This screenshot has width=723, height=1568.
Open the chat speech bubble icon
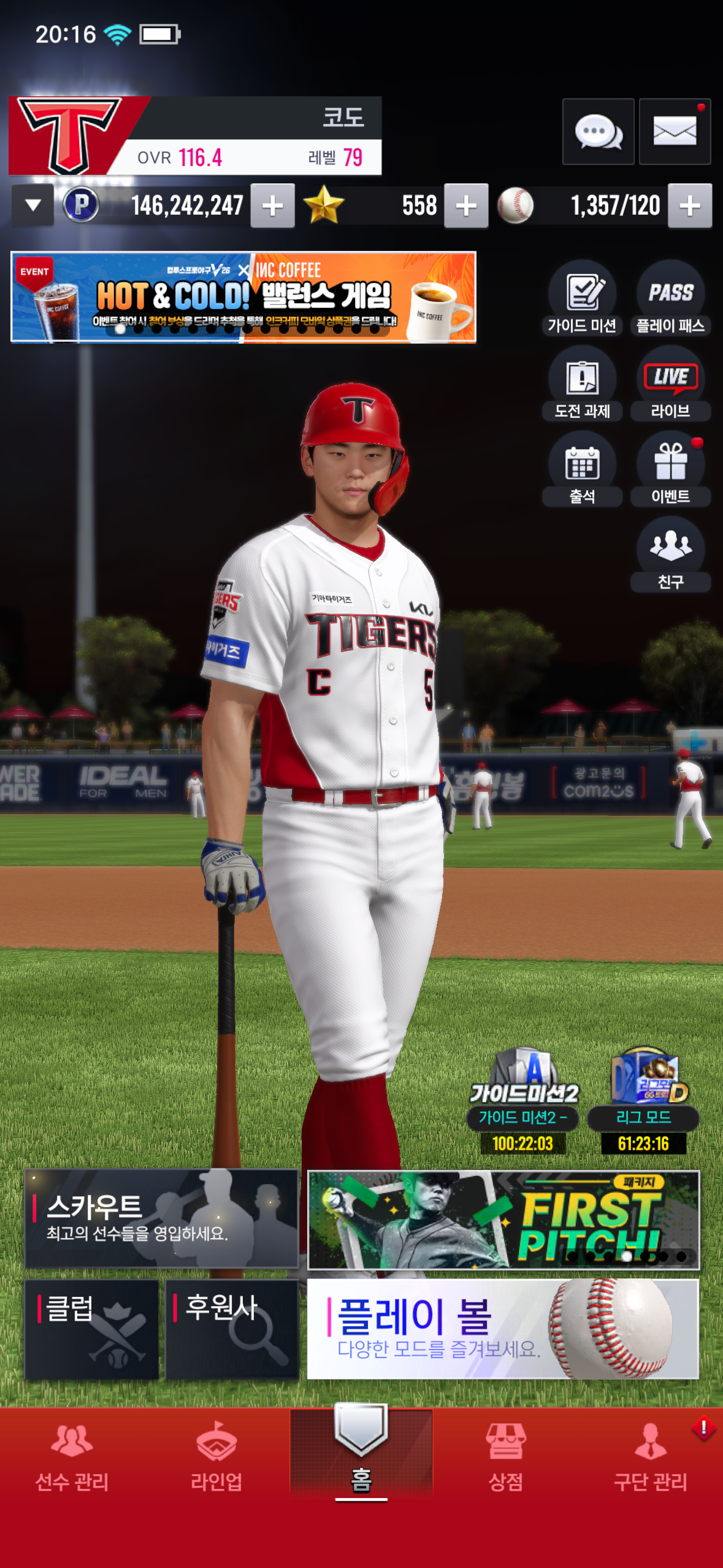pyautogui.click(x=598, y=131)
